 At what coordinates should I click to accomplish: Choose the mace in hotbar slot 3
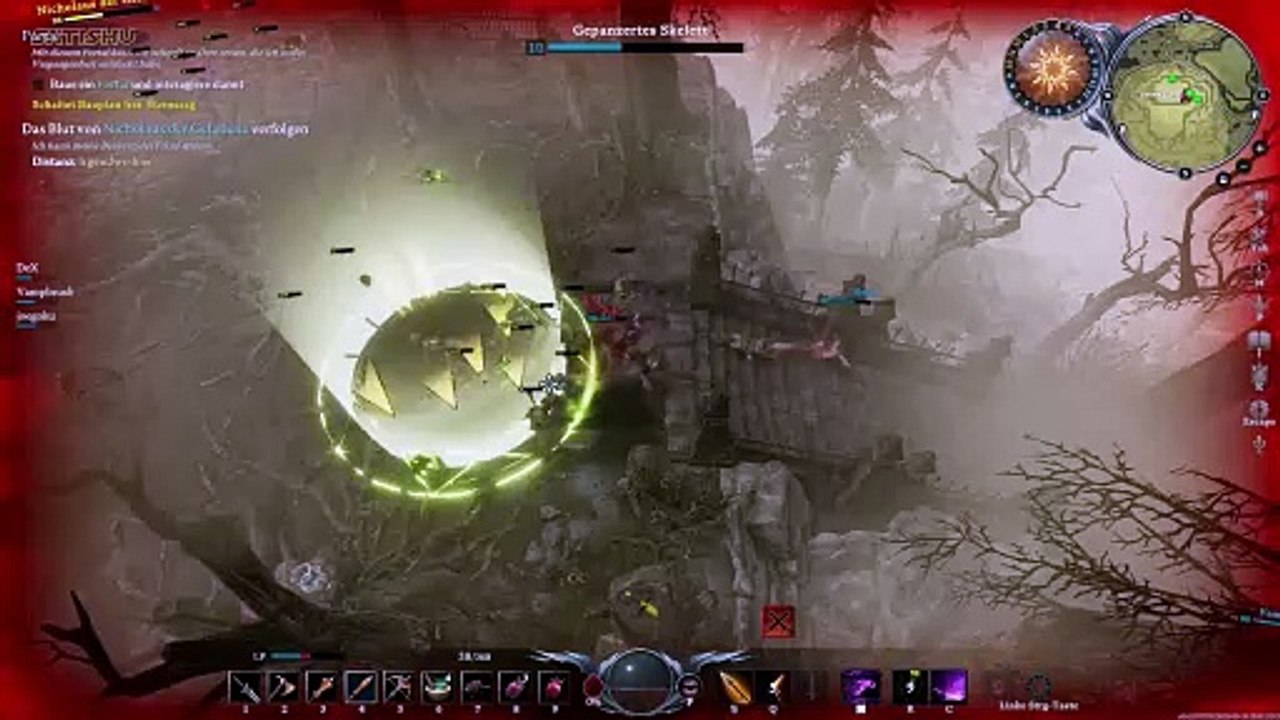322,687
